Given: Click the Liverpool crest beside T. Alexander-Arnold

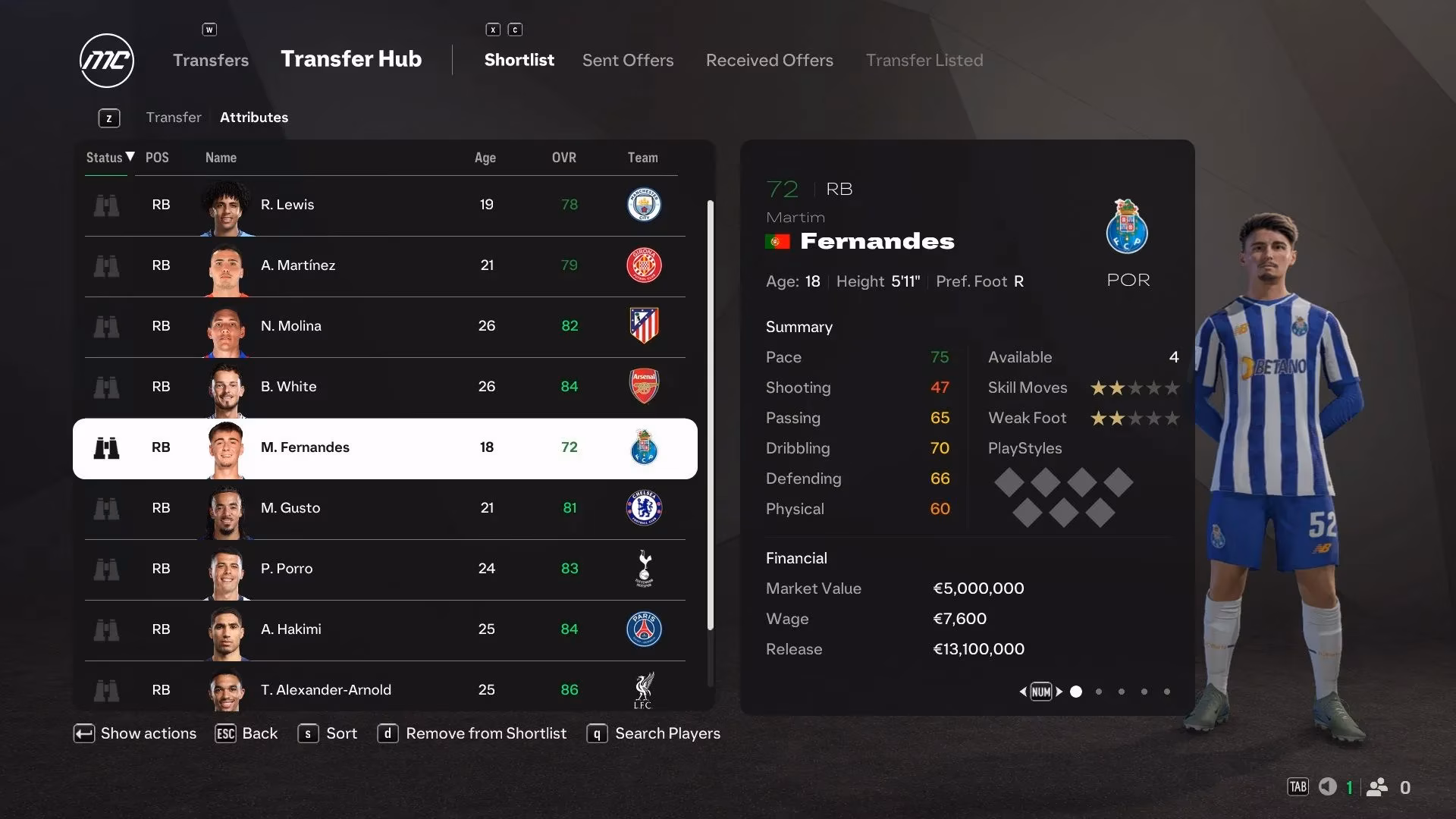Looking at the screenshot, I should (x=644, y=690).
